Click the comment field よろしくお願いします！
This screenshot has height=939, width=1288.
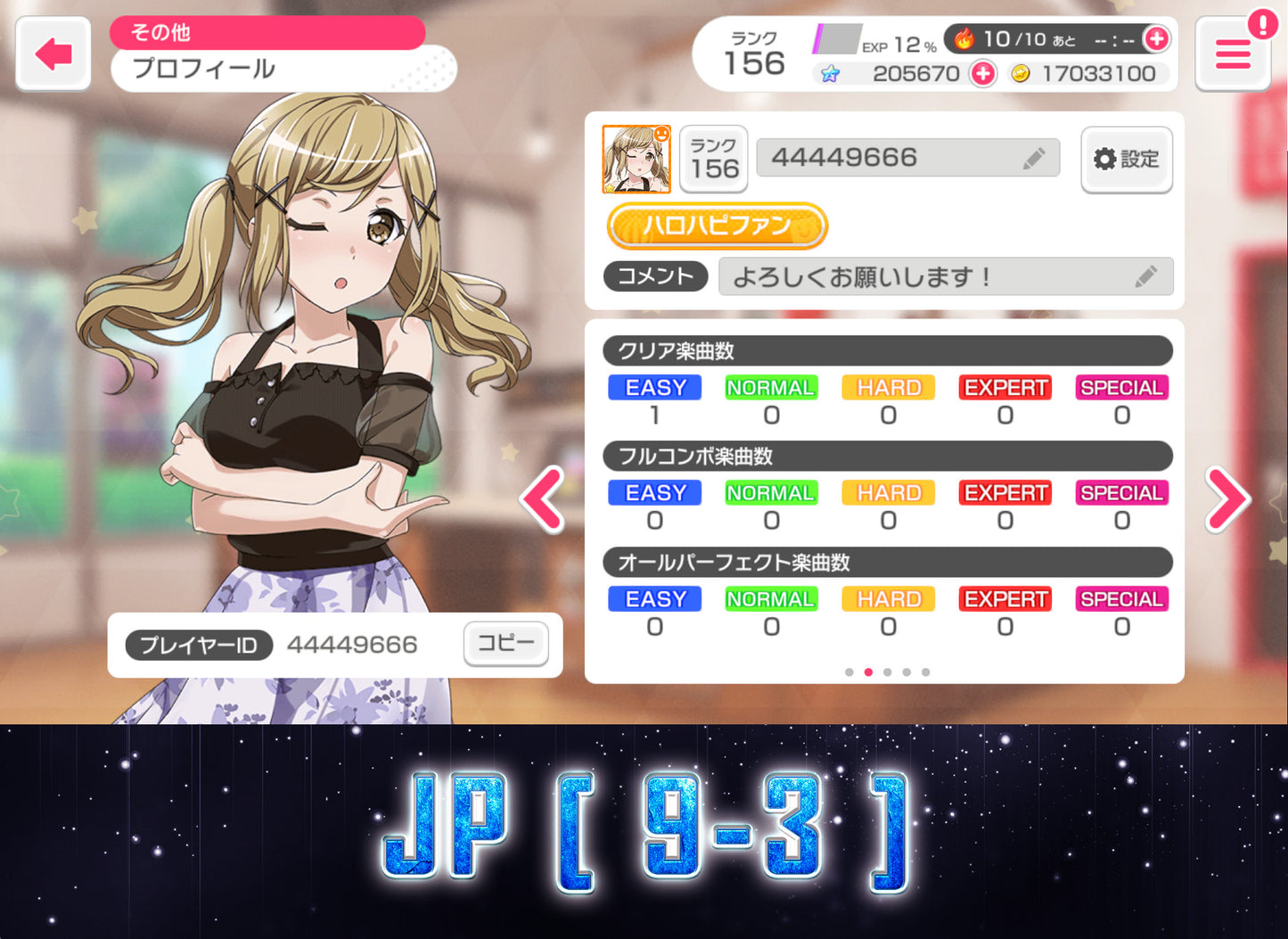pos(936,276)
